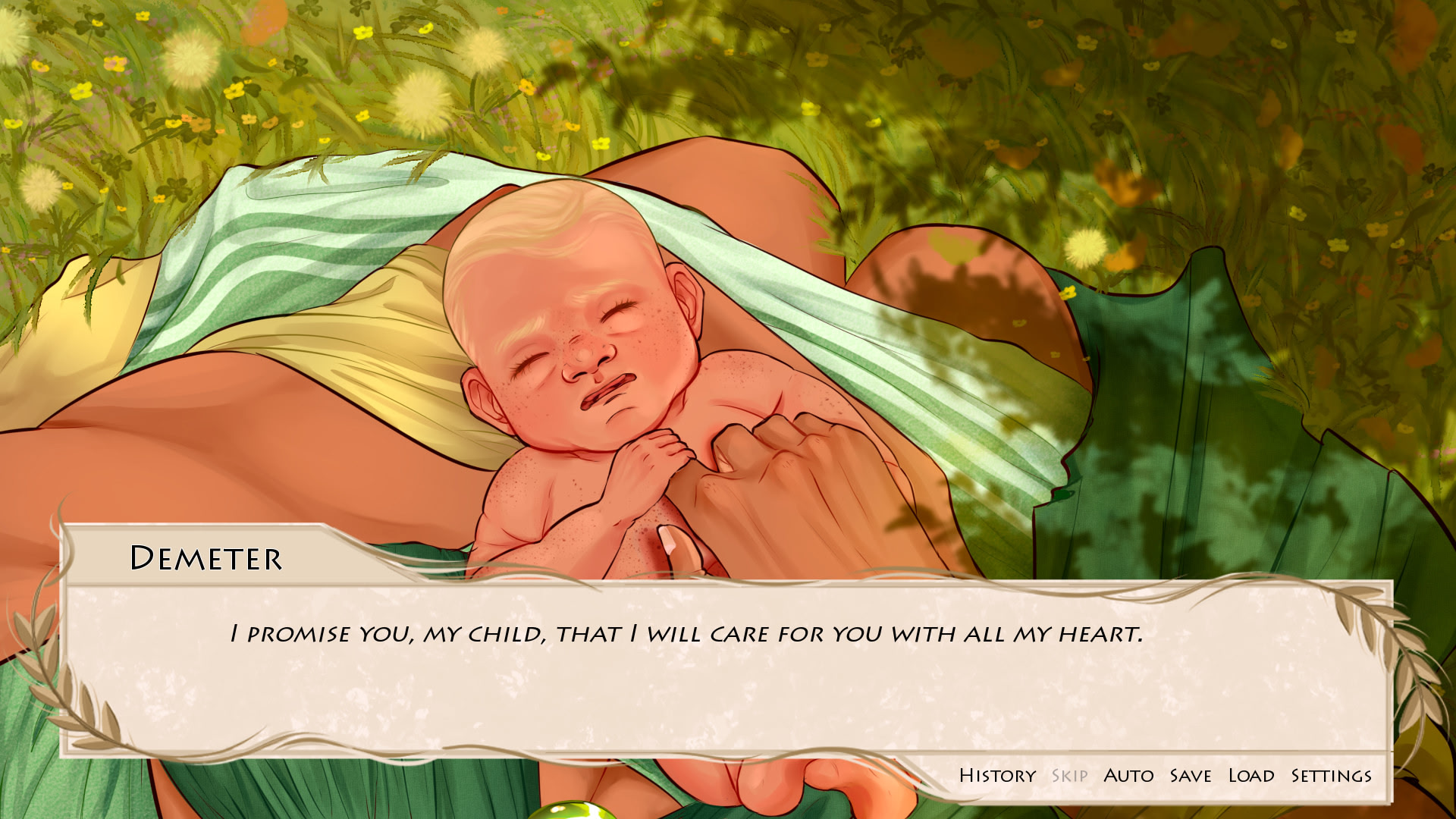Select History from the quick menu
Image resolution: width=1456 pixels, height=819 pixels.
[x=996, y=775]
